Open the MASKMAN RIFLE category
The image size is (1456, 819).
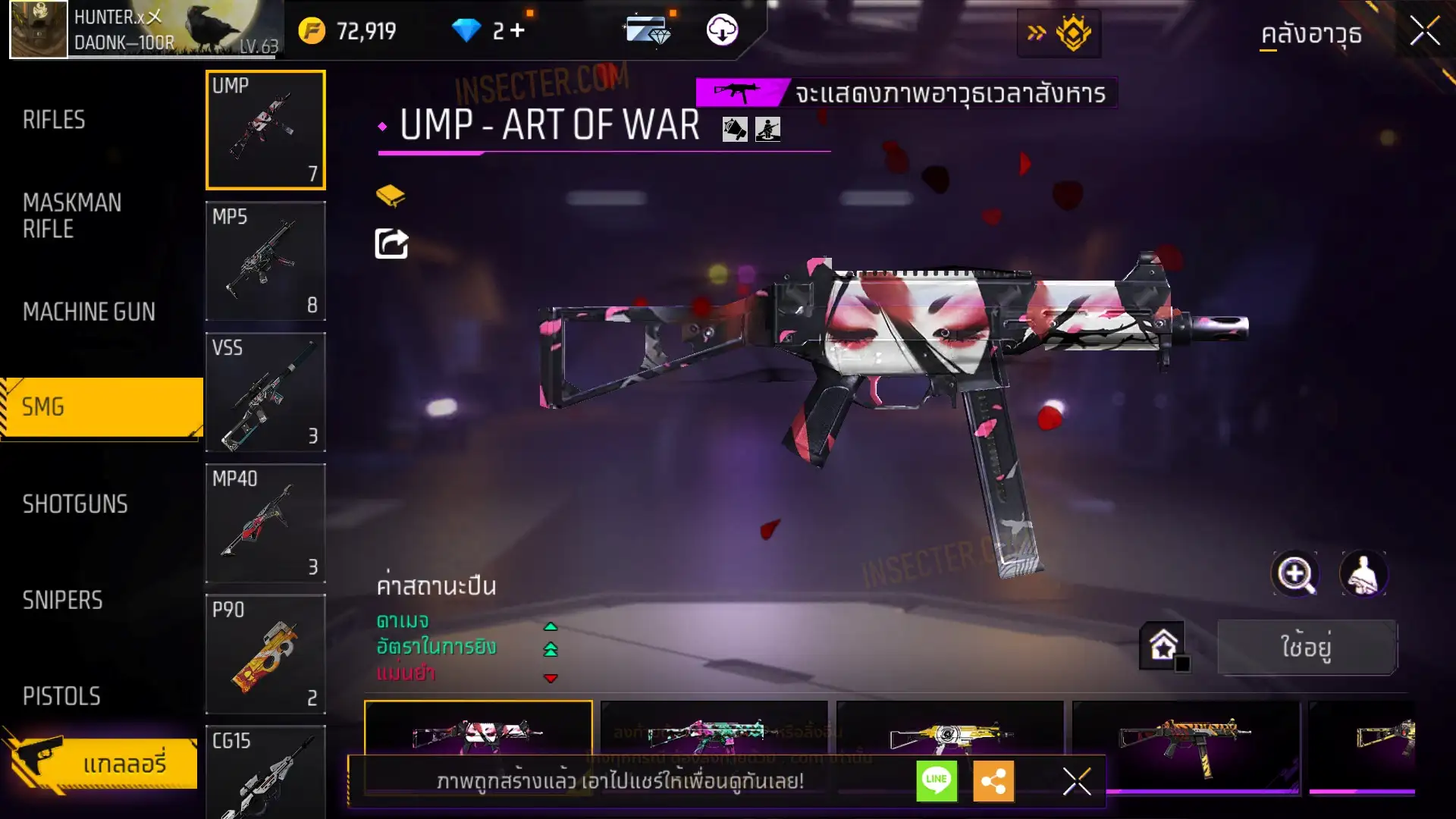(72, 216)
